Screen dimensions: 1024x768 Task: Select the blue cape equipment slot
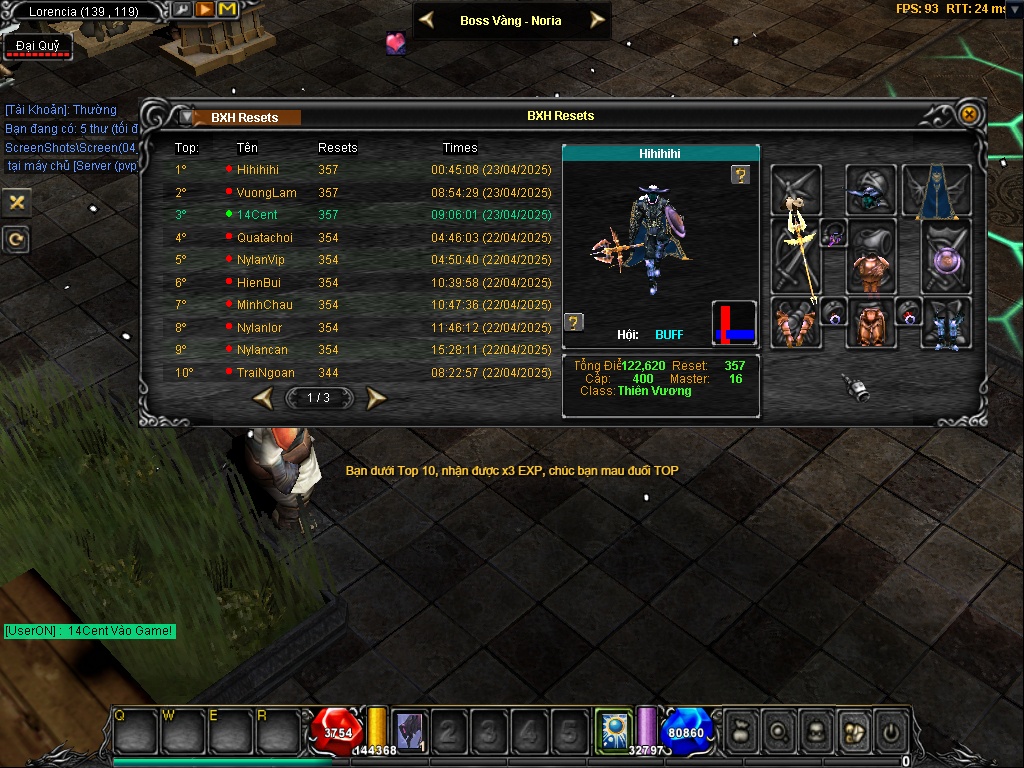937,190
